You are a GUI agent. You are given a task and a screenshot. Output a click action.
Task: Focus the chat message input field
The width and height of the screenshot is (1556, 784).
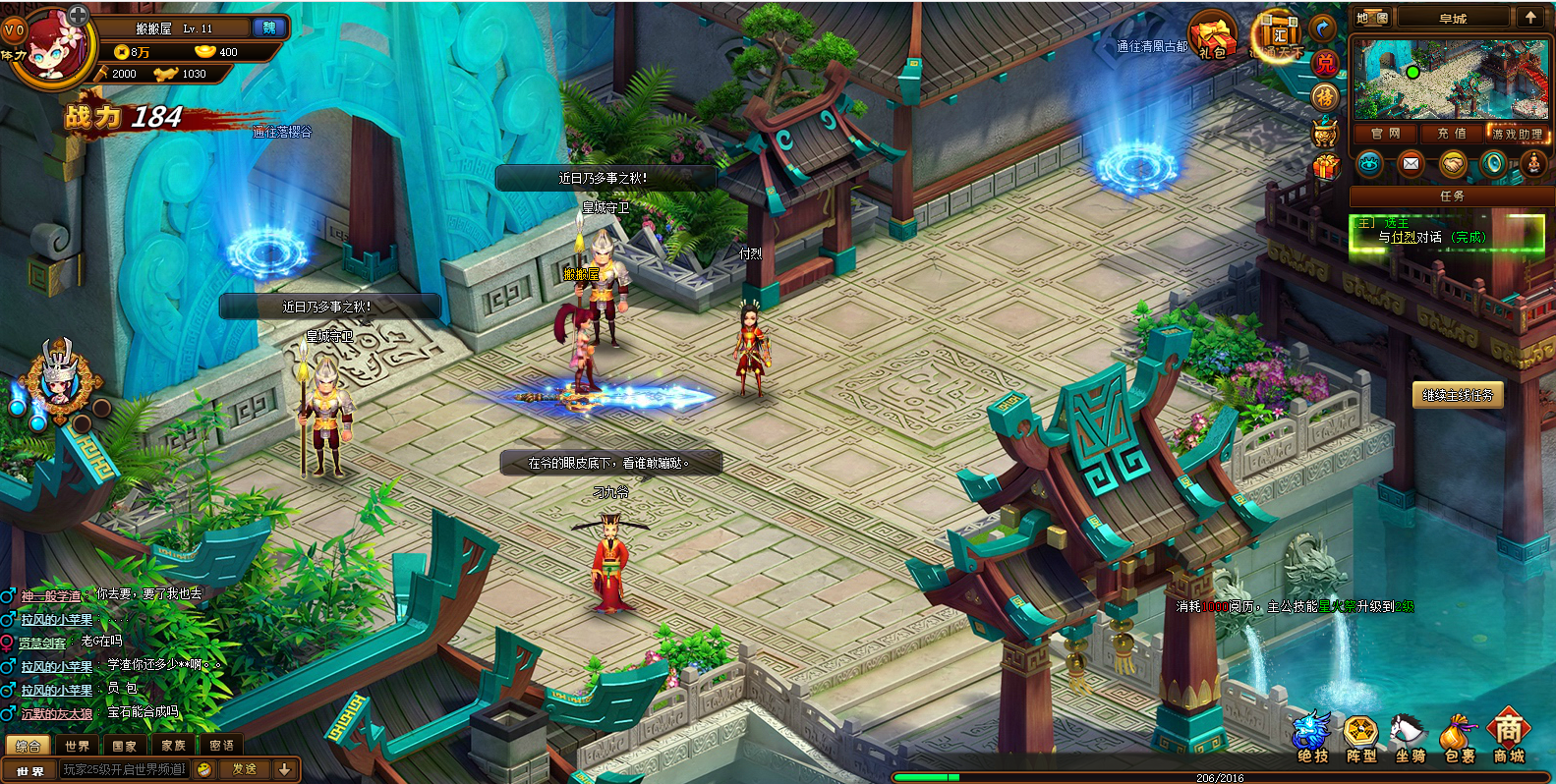click(x=123, y=769)
